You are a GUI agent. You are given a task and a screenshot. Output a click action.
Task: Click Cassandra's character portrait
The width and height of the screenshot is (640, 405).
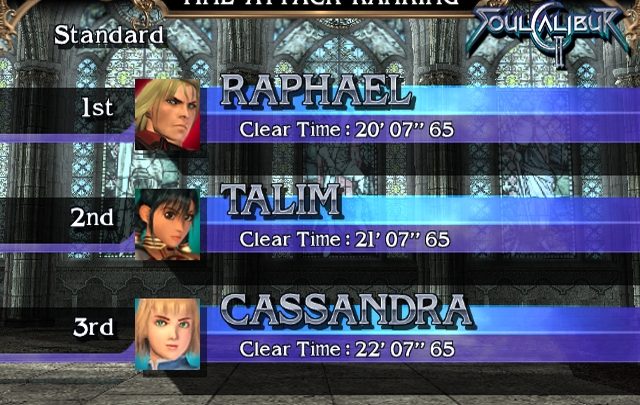click(x=168, y=331)
